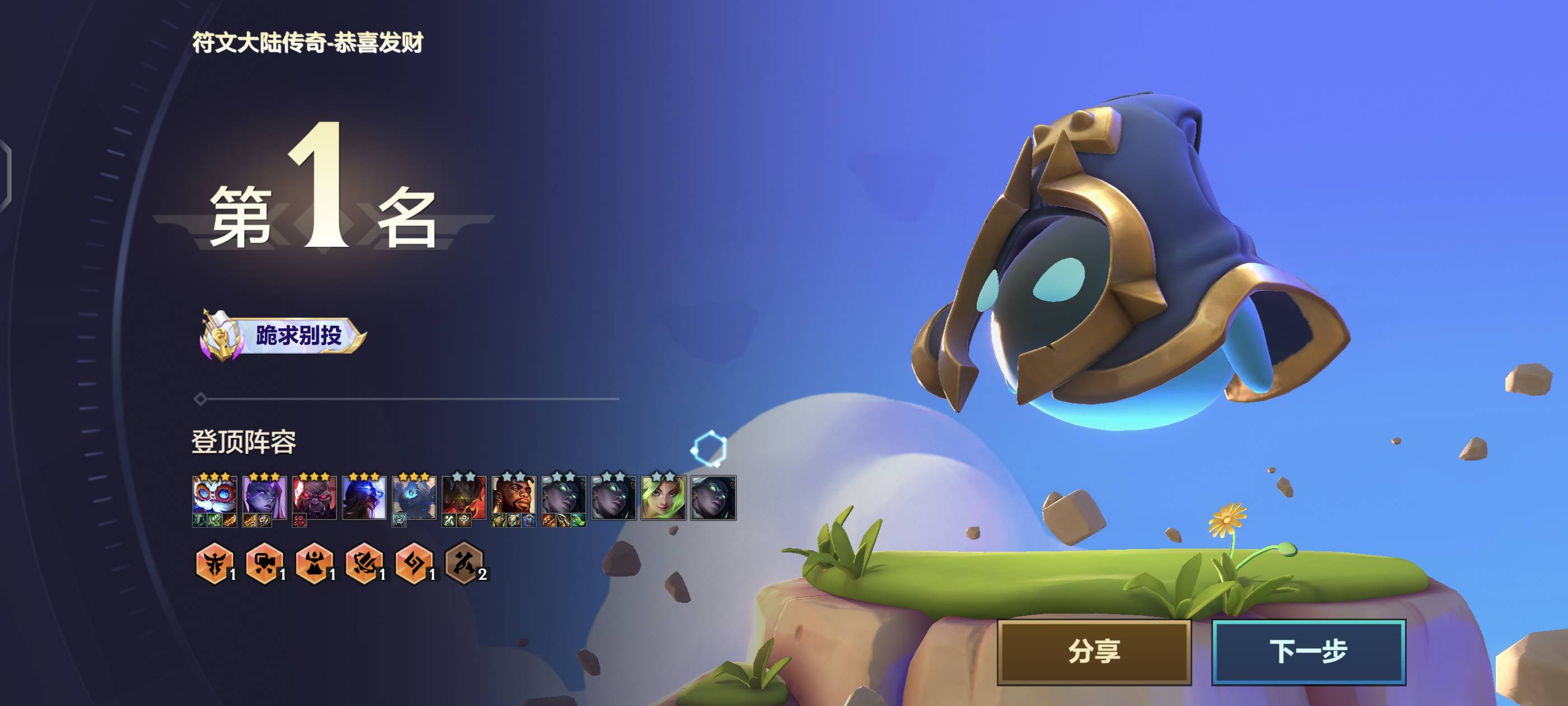This screenshot has width=1568, height=706.
Task: Select the three-star Ryze portrait
Action: point(364,496)
